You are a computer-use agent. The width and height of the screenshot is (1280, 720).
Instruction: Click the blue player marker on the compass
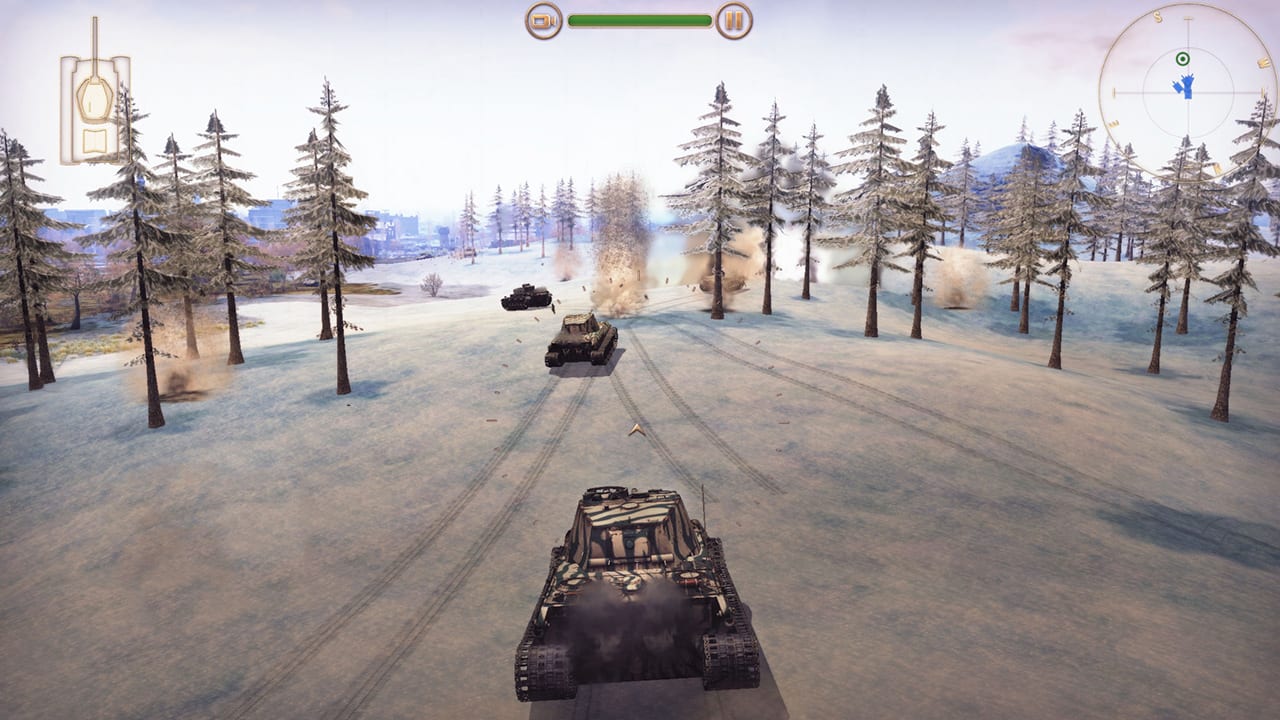tap(1186, 88)
